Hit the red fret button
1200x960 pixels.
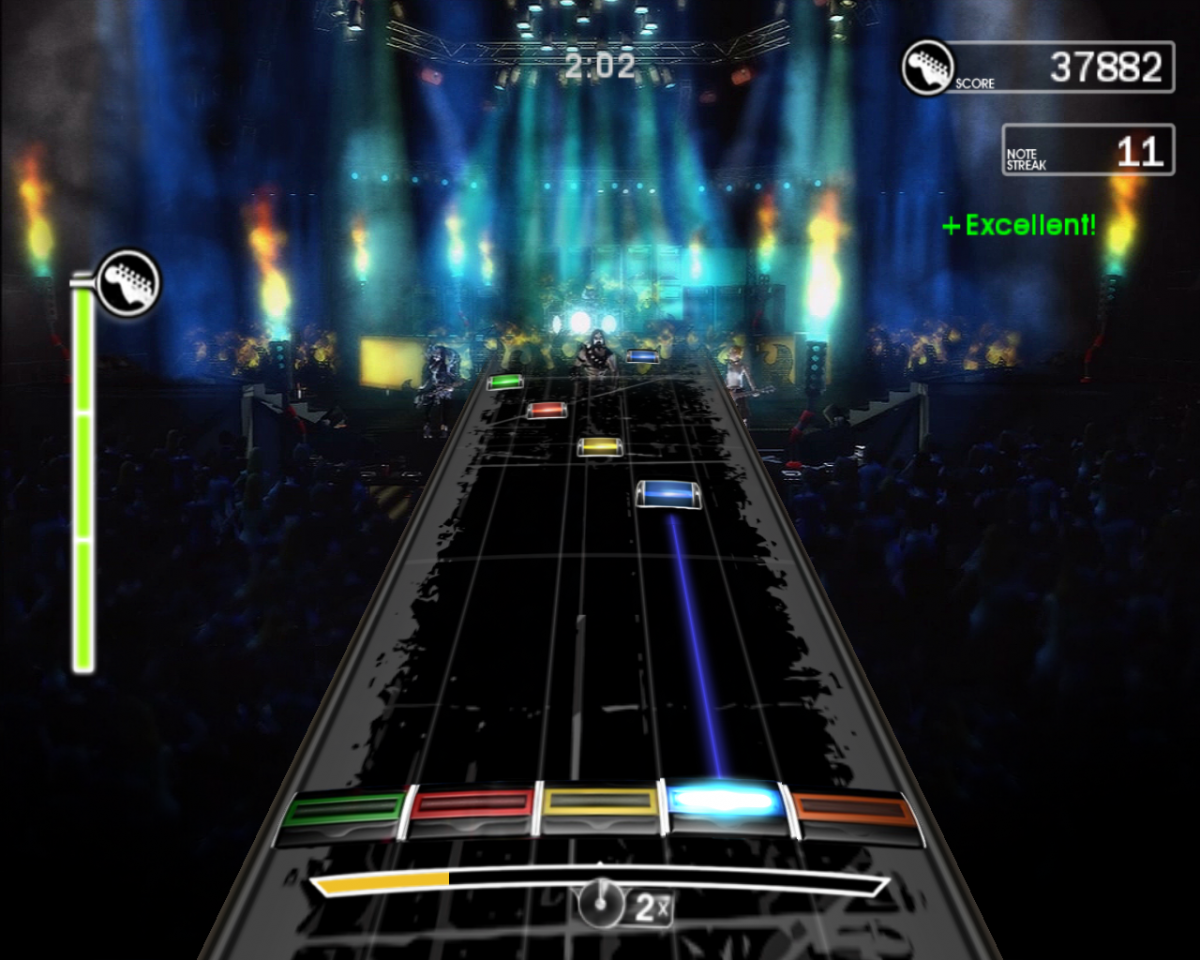pyautogui.click(x=473, y=808)
